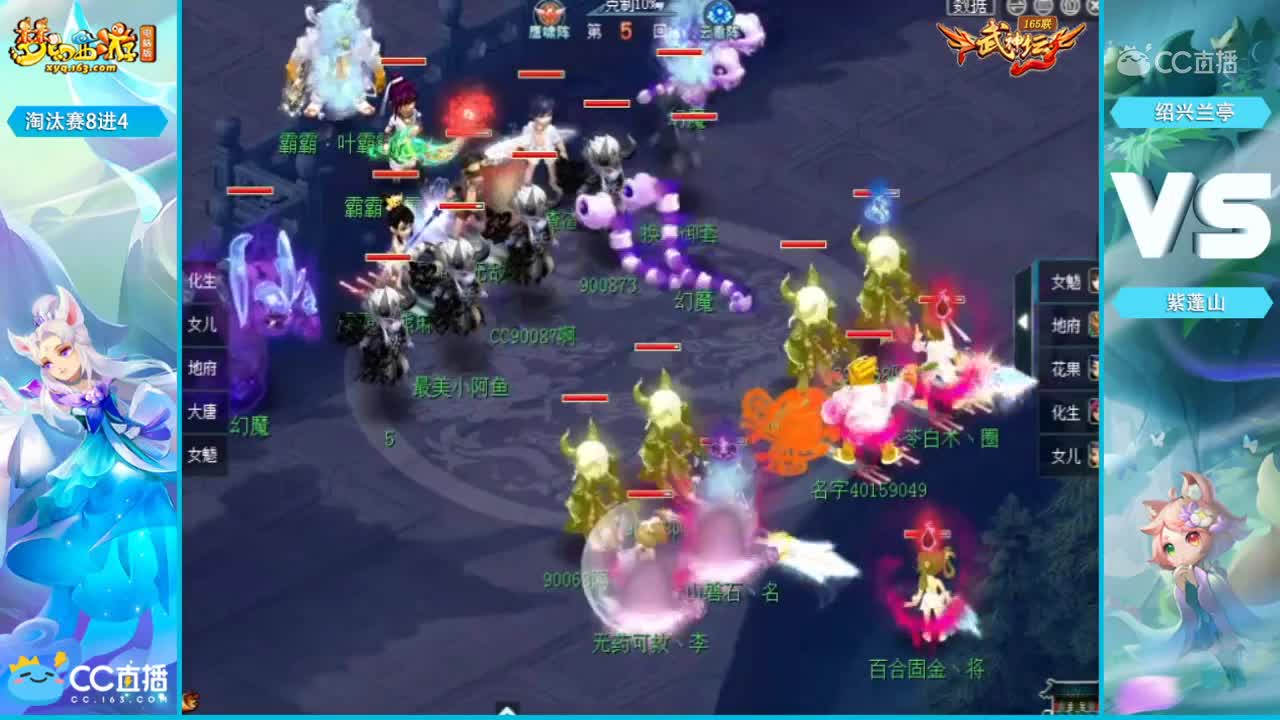The height and width of the screenshot is (720, 1280).
Task: Click the circular camera icon near the close button
Action: (1068, 8)
